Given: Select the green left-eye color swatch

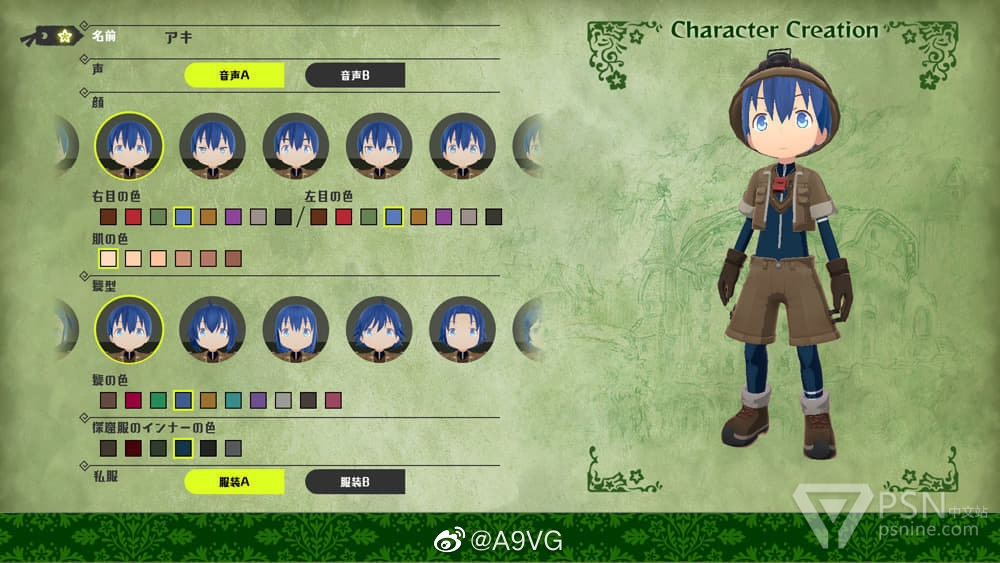Looking at the screenshot, I should (369, 217).
